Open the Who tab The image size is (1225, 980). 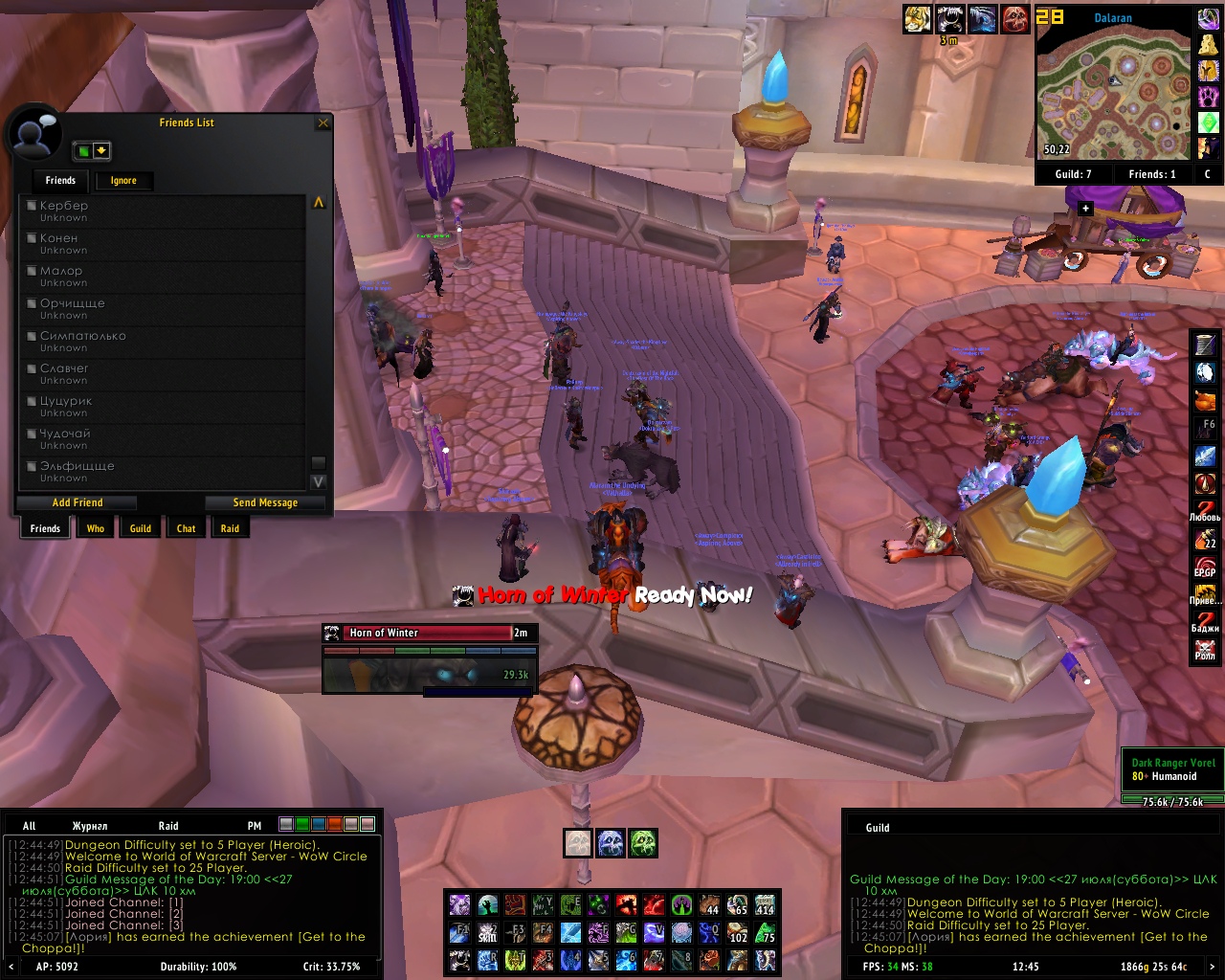pyautogui.click(x=96, y=528)
